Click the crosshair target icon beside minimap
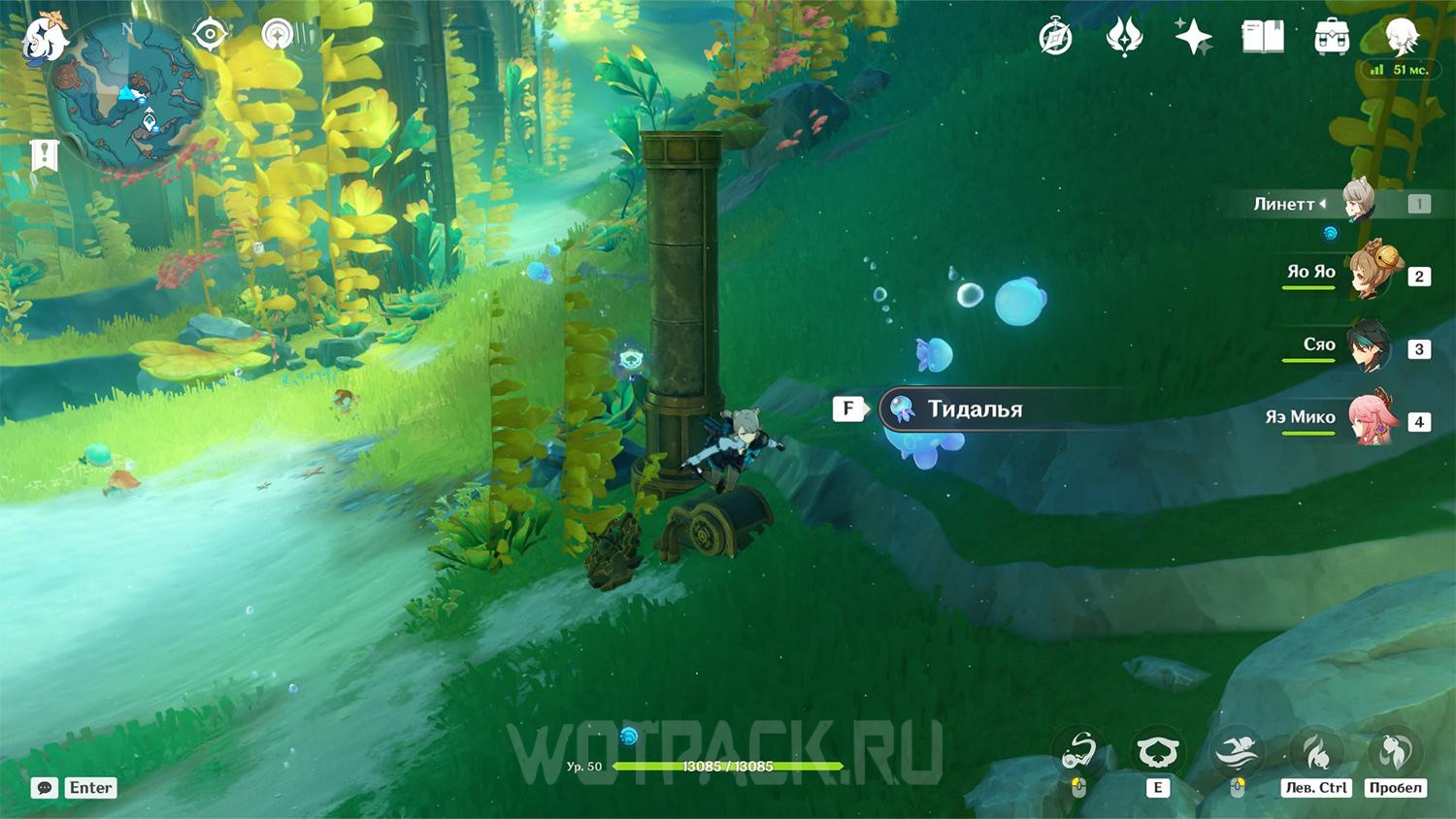The width and height of the screenshot is (1456, 819). (210, 35)
